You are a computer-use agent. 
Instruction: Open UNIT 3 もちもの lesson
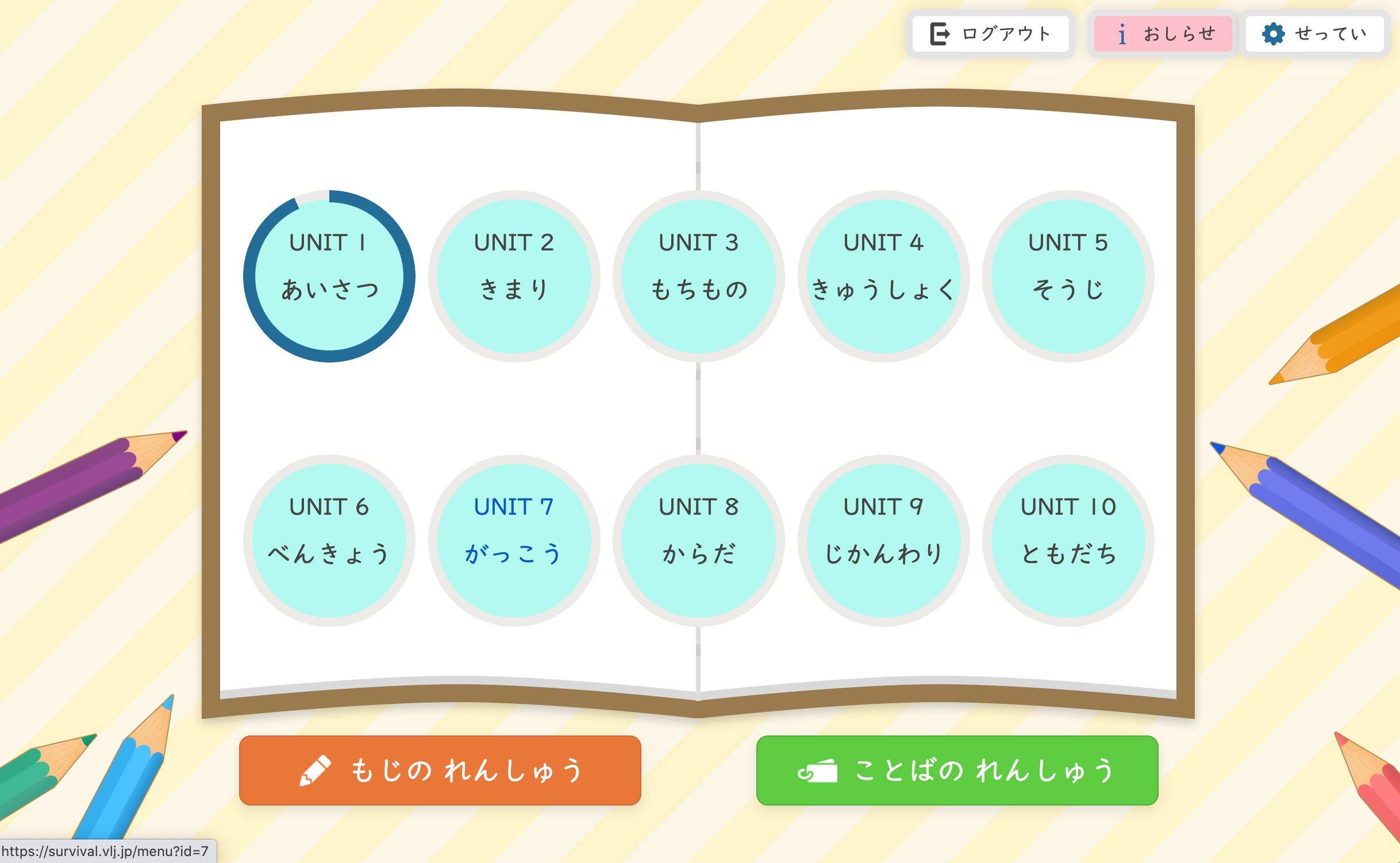[x=699, y=276]
